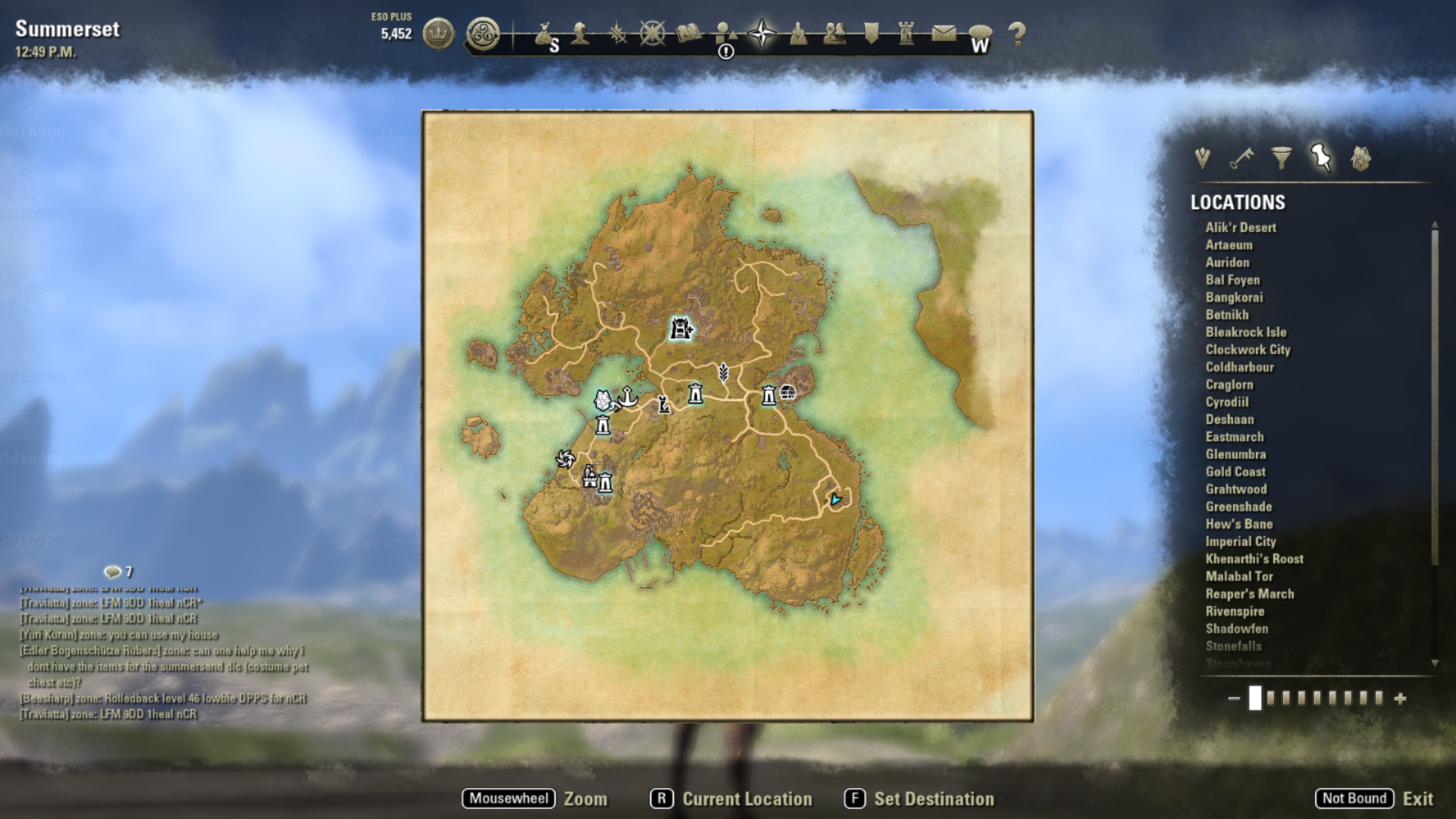Open the chat notification bubble showing 7
Viewport: 1456px width, 819px height.
pyautogui.click(x=113, y=572)
